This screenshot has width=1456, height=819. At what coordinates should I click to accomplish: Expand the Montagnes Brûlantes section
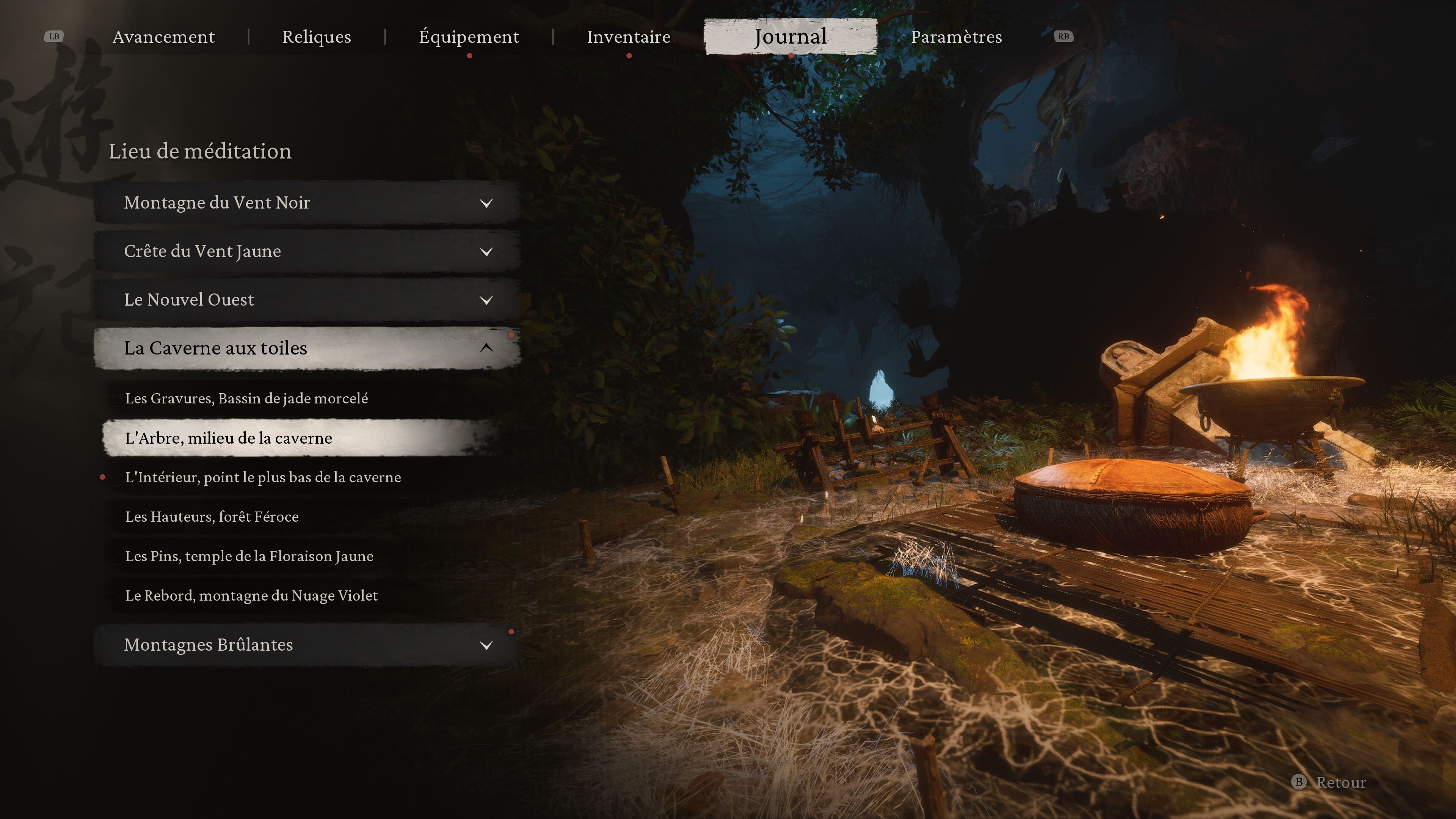click(x=308, y=645)
